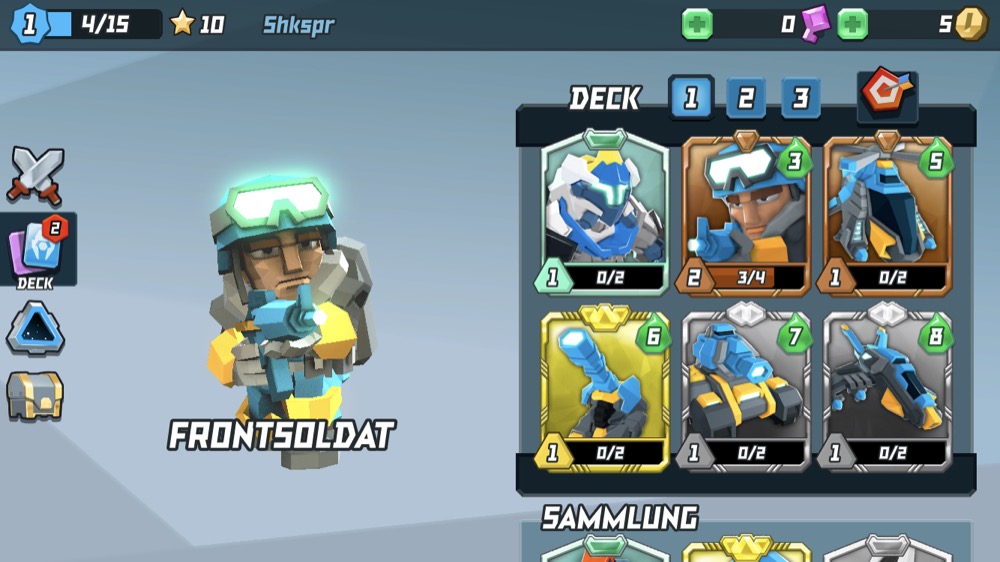Choose the jet aircraft card costing 8
This screenshot has height=562, width=1000.
click(887, 391)
